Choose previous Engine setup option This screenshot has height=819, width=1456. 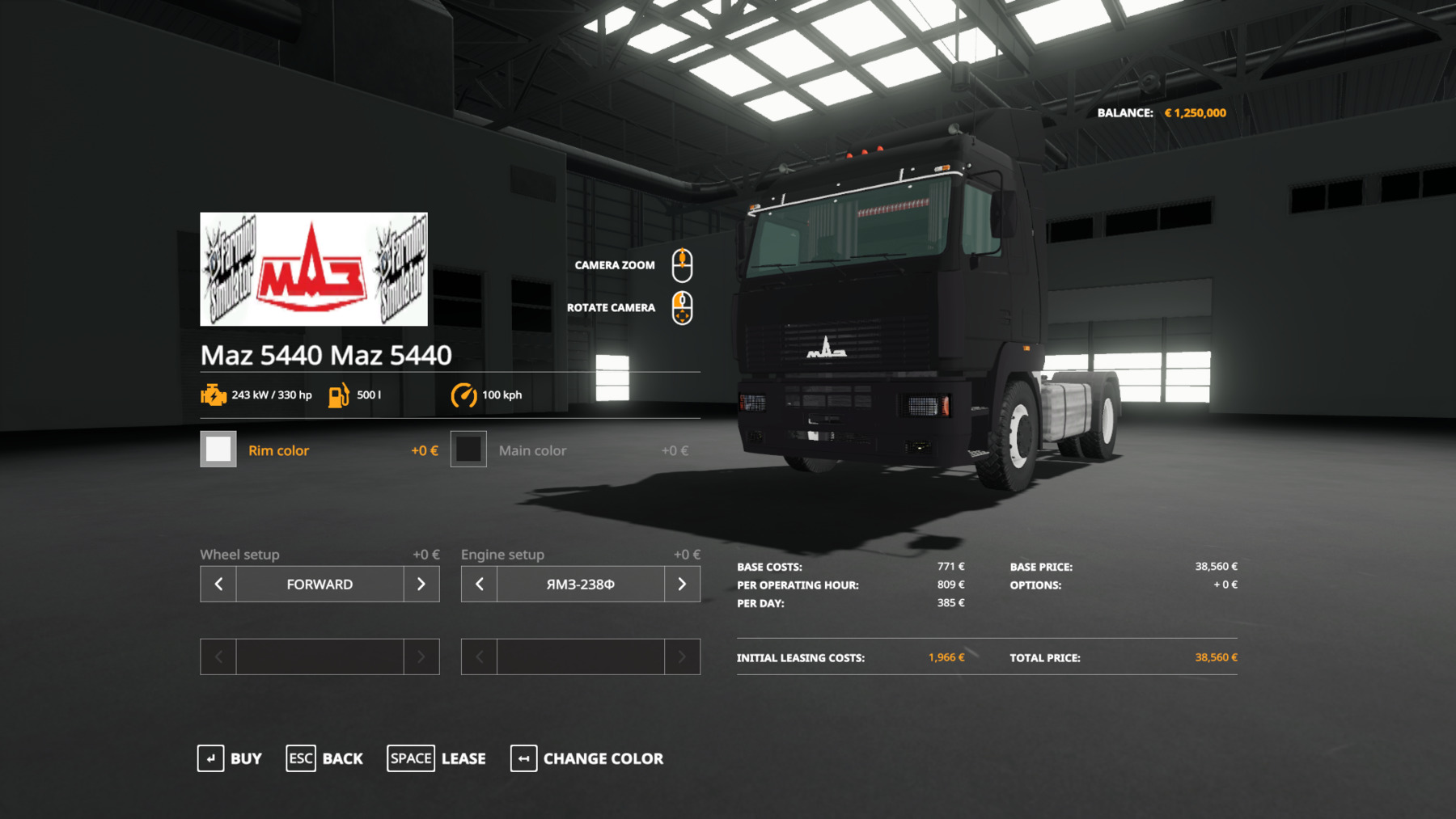tap(480, 584)
